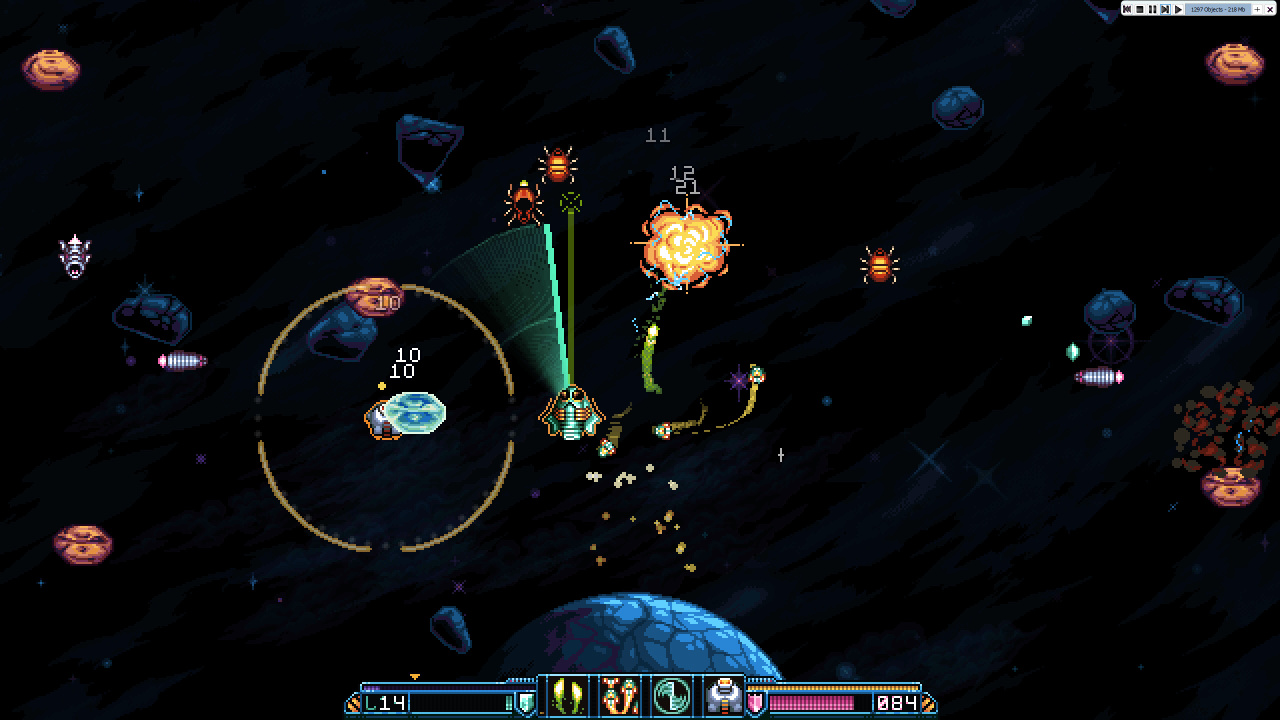Pause playback in the debug toolbar
The width and height of the screenshot is (1280, 720).
1152,9
